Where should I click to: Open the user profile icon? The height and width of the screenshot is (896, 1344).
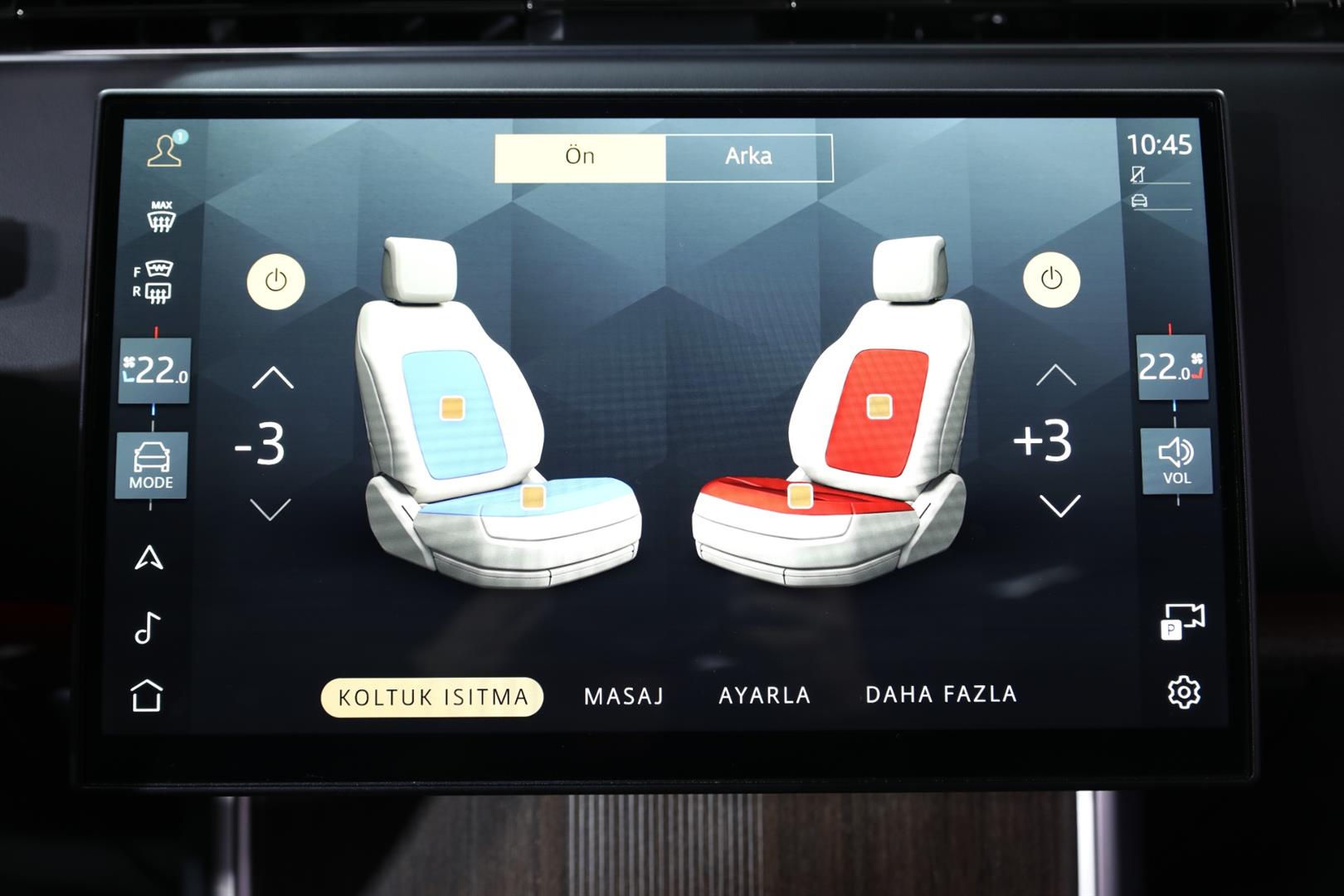click(x=165, y=150)
